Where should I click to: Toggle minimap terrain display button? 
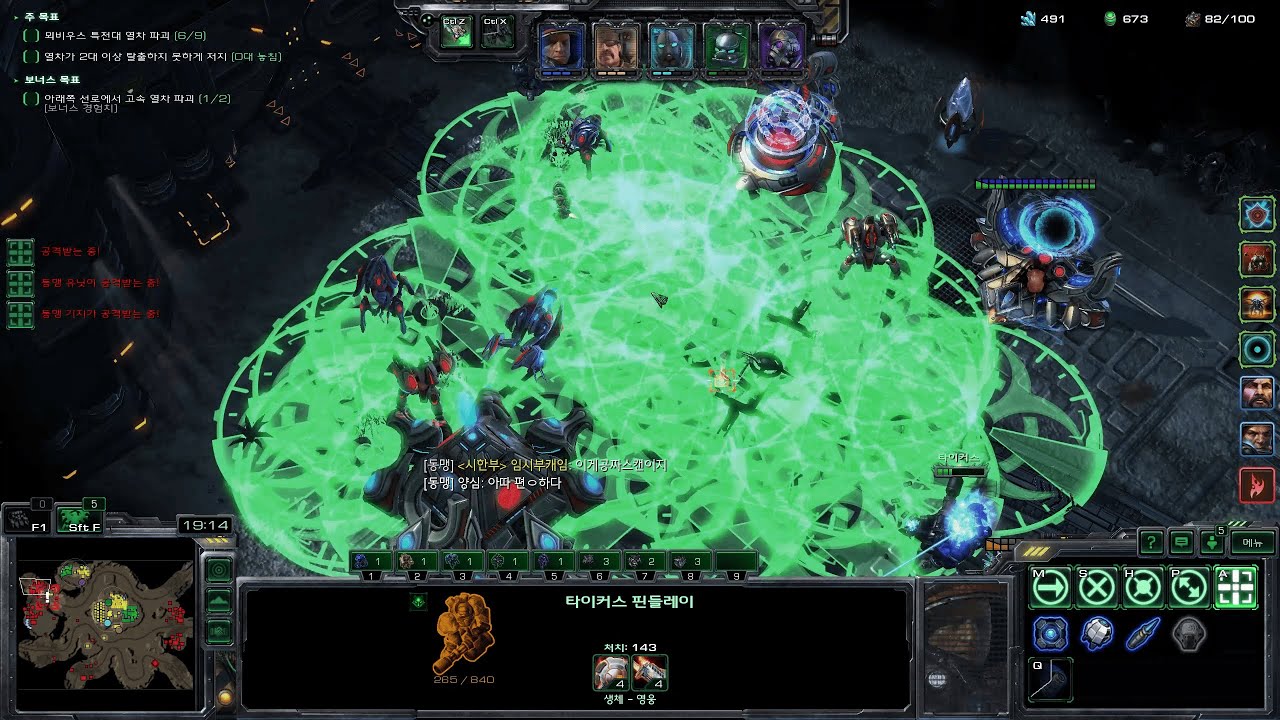218,601
